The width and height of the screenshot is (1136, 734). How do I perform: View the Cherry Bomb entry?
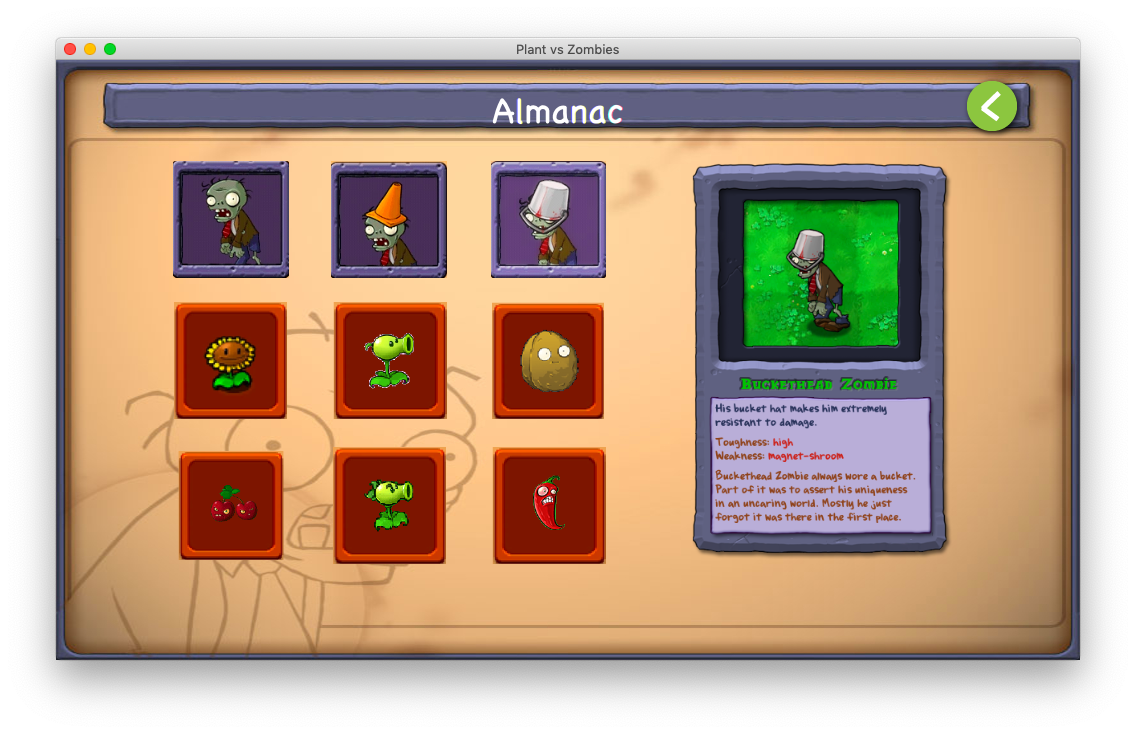231,505
